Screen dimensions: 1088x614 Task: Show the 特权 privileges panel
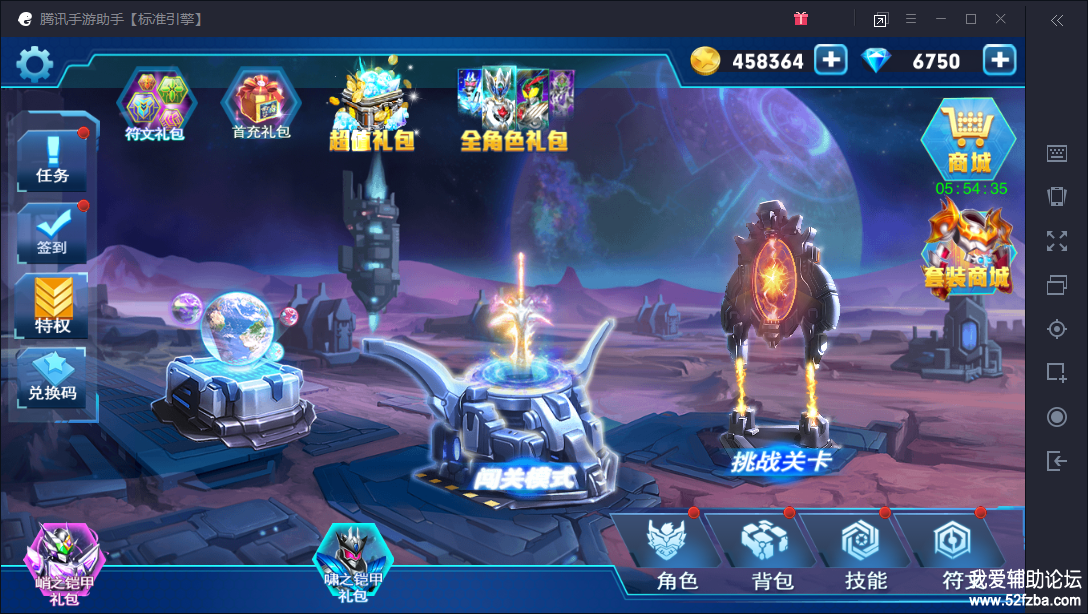pyautogui.click(x=52, y=306)
